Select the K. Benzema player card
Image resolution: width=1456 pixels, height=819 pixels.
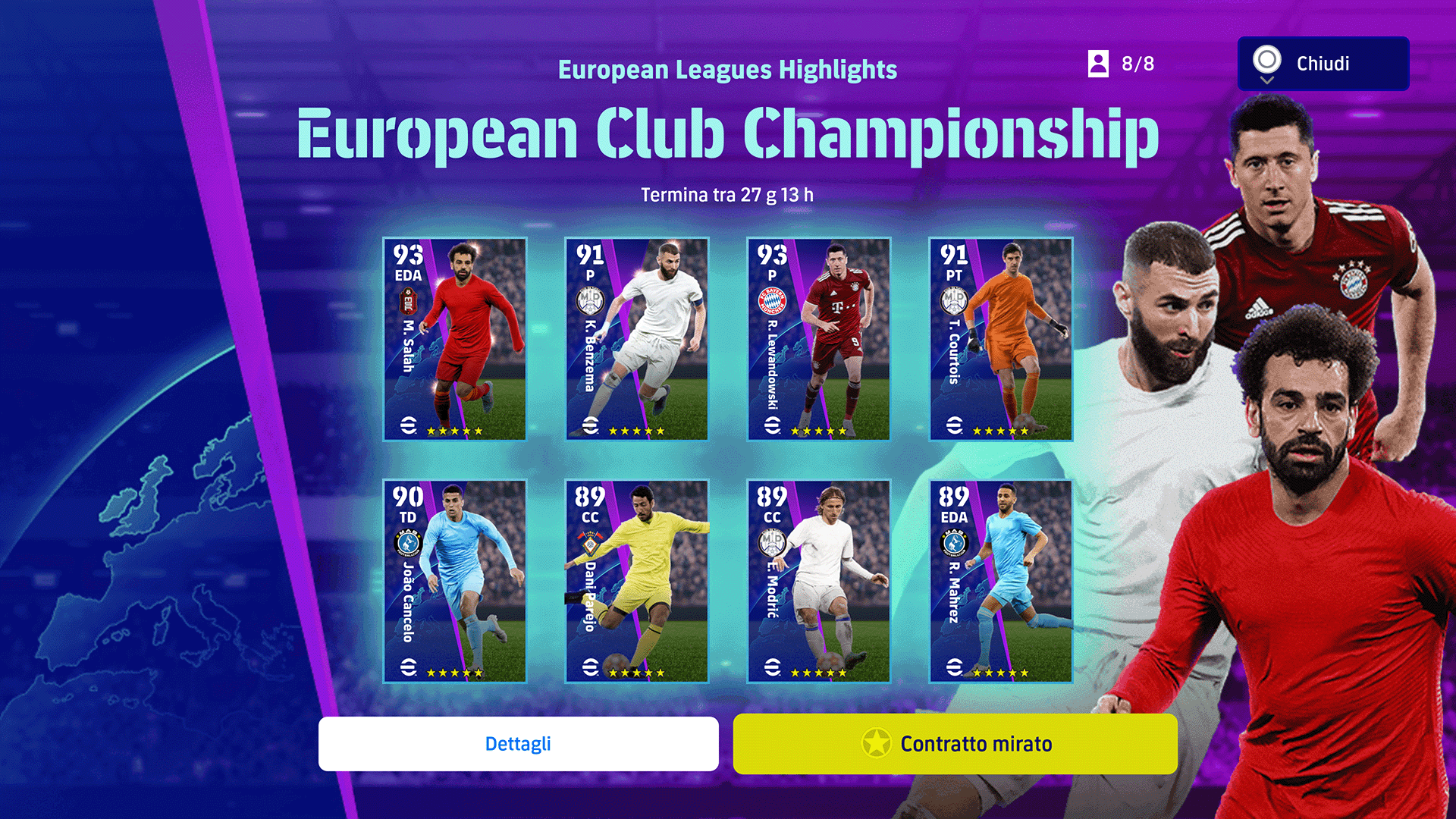pos(637,339)
